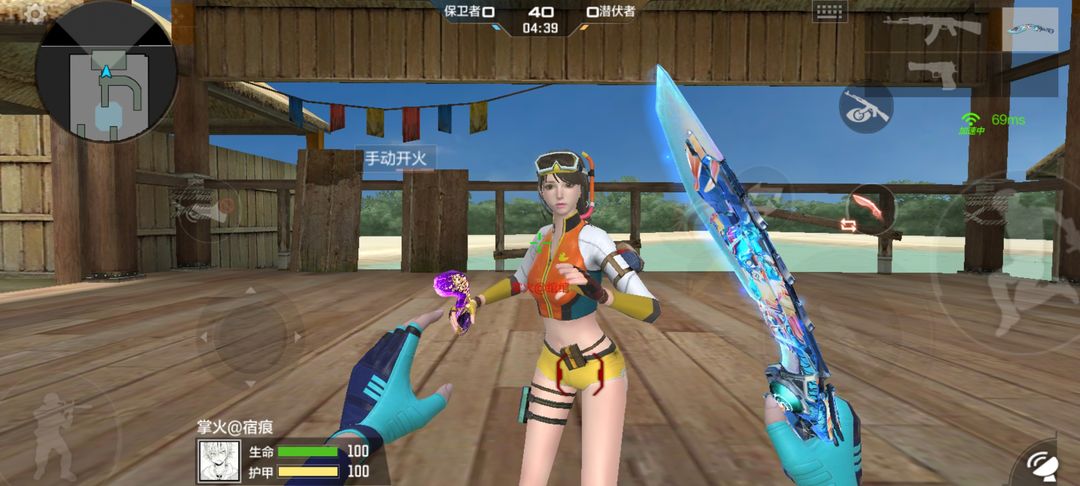Tap the player avatar portrait

coord(218,461)
